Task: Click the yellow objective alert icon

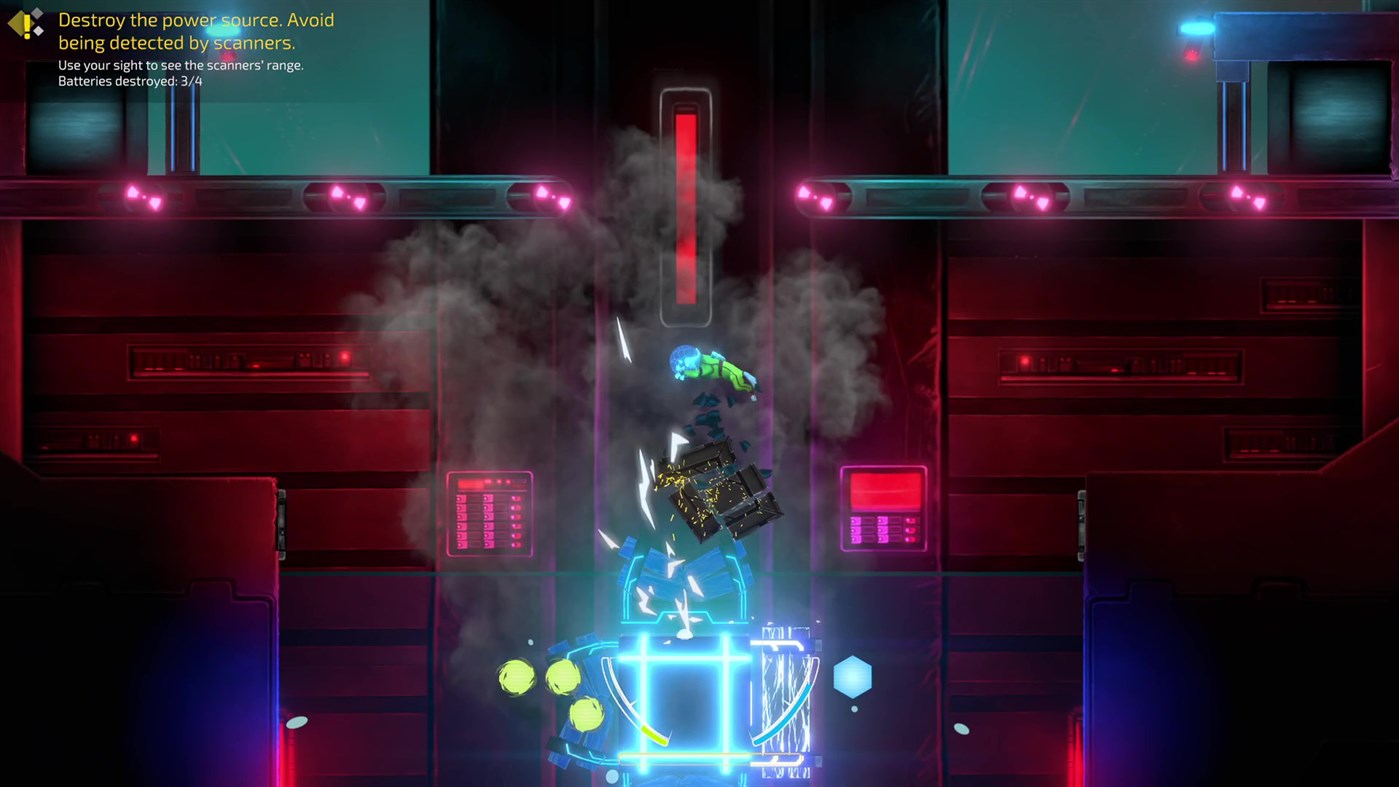Action: pyautogui.click(x=22, y=24)
